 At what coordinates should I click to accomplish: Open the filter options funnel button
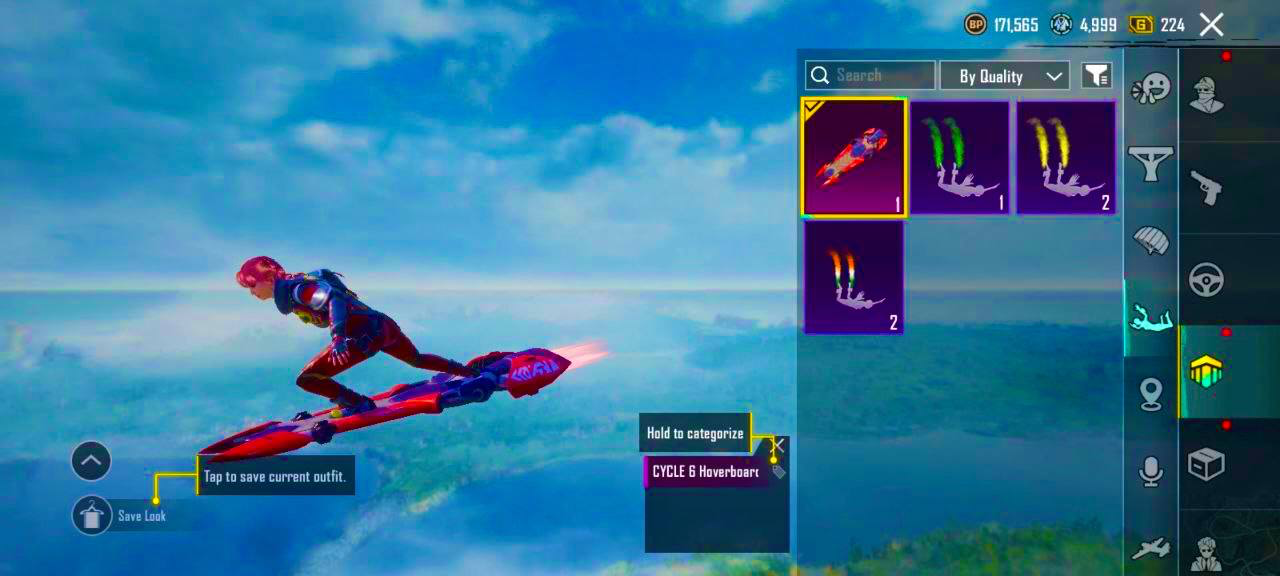point(1097,75)
